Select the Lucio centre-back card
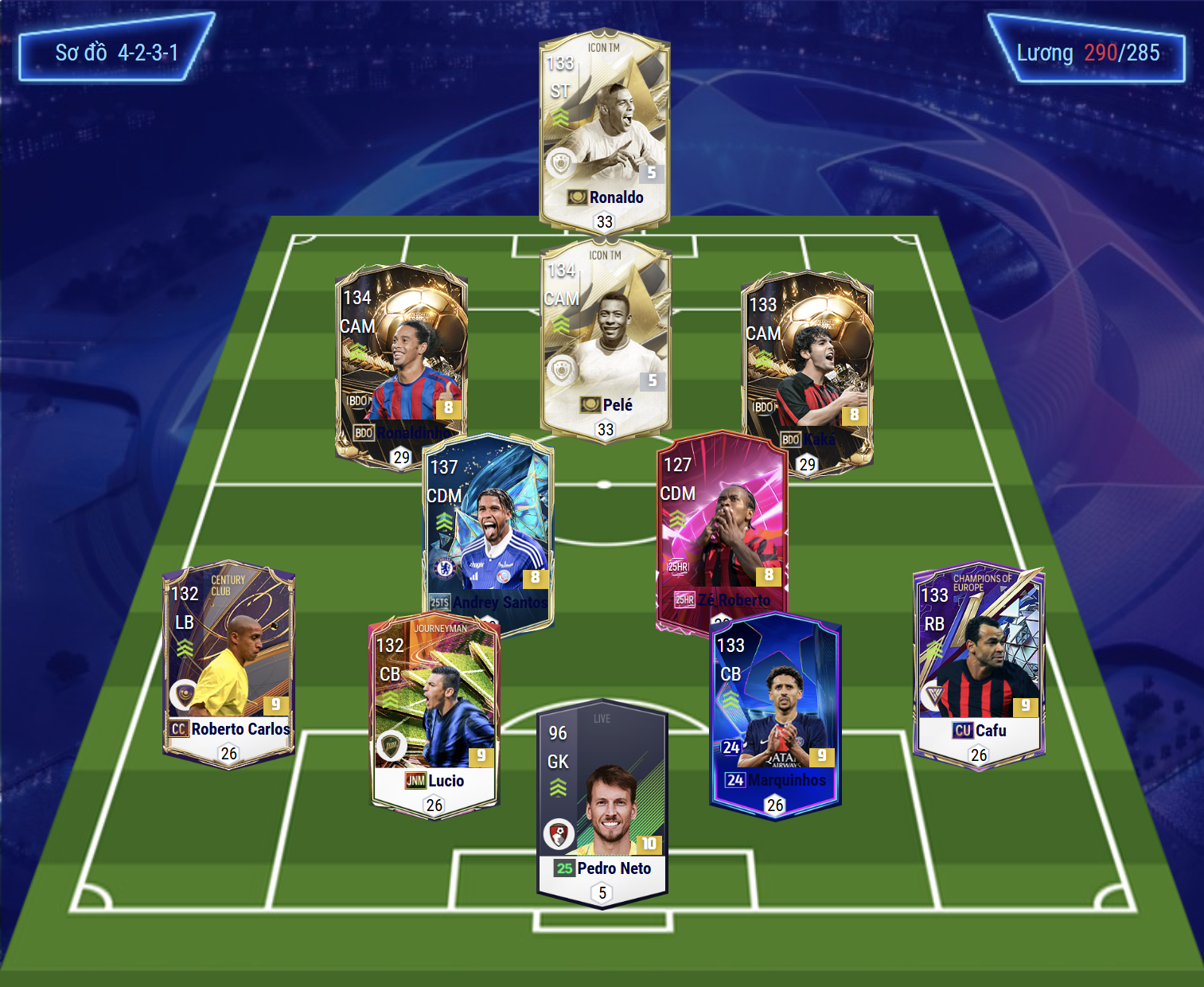The height and width of the screenshot is (987, 1204). 434,712
